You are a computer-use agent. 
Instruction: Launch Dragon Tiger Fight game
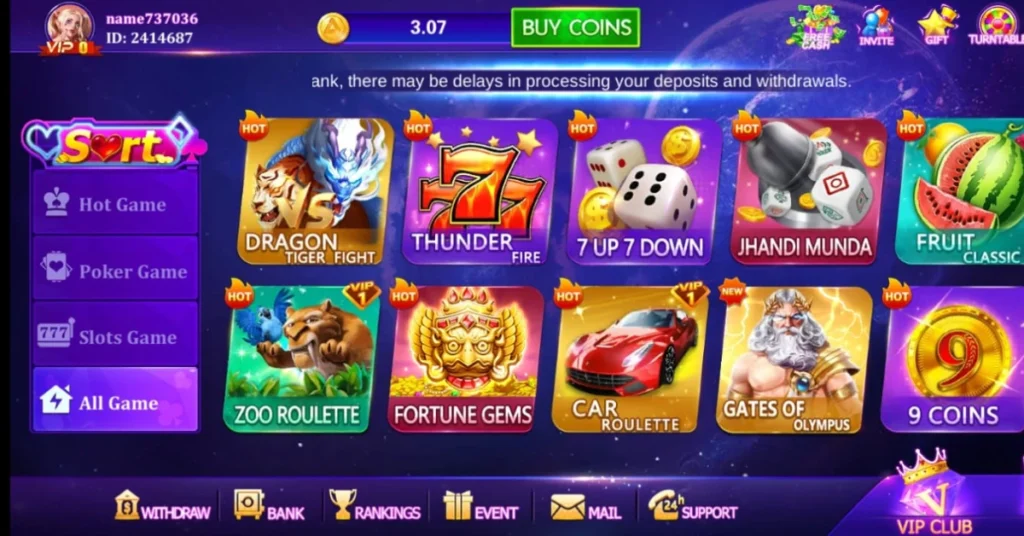point(316,191)
